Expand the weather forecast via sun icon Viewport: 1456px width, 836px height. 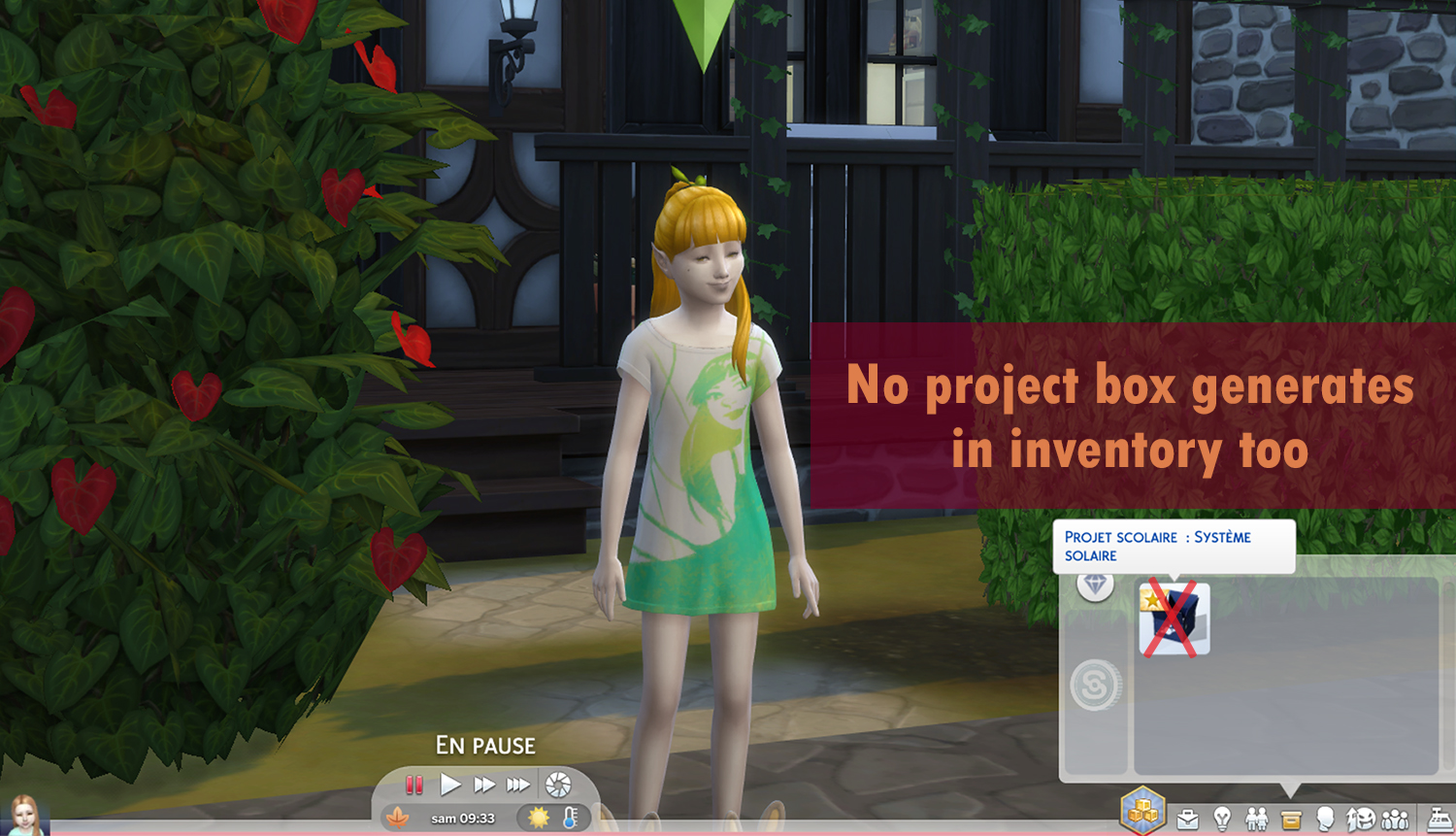click(x=539, y=819)
